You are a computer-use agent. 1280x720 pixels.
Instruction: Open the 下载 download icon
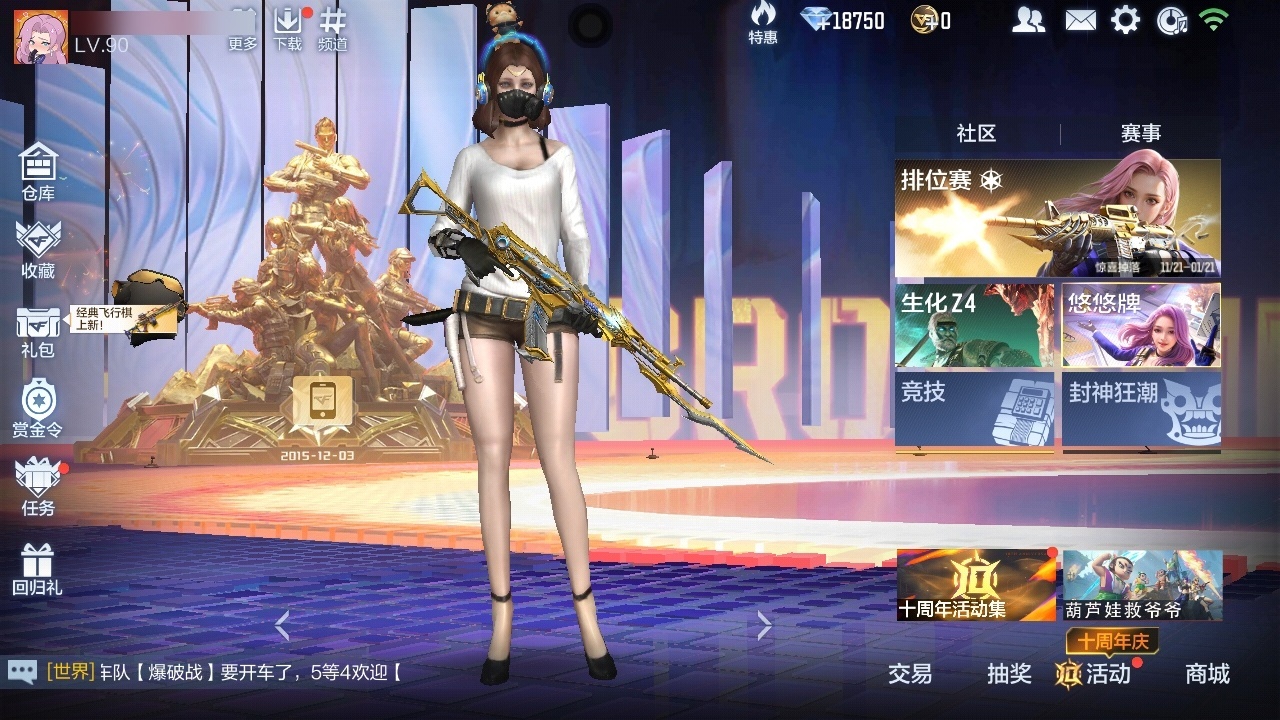pos(288,27)
